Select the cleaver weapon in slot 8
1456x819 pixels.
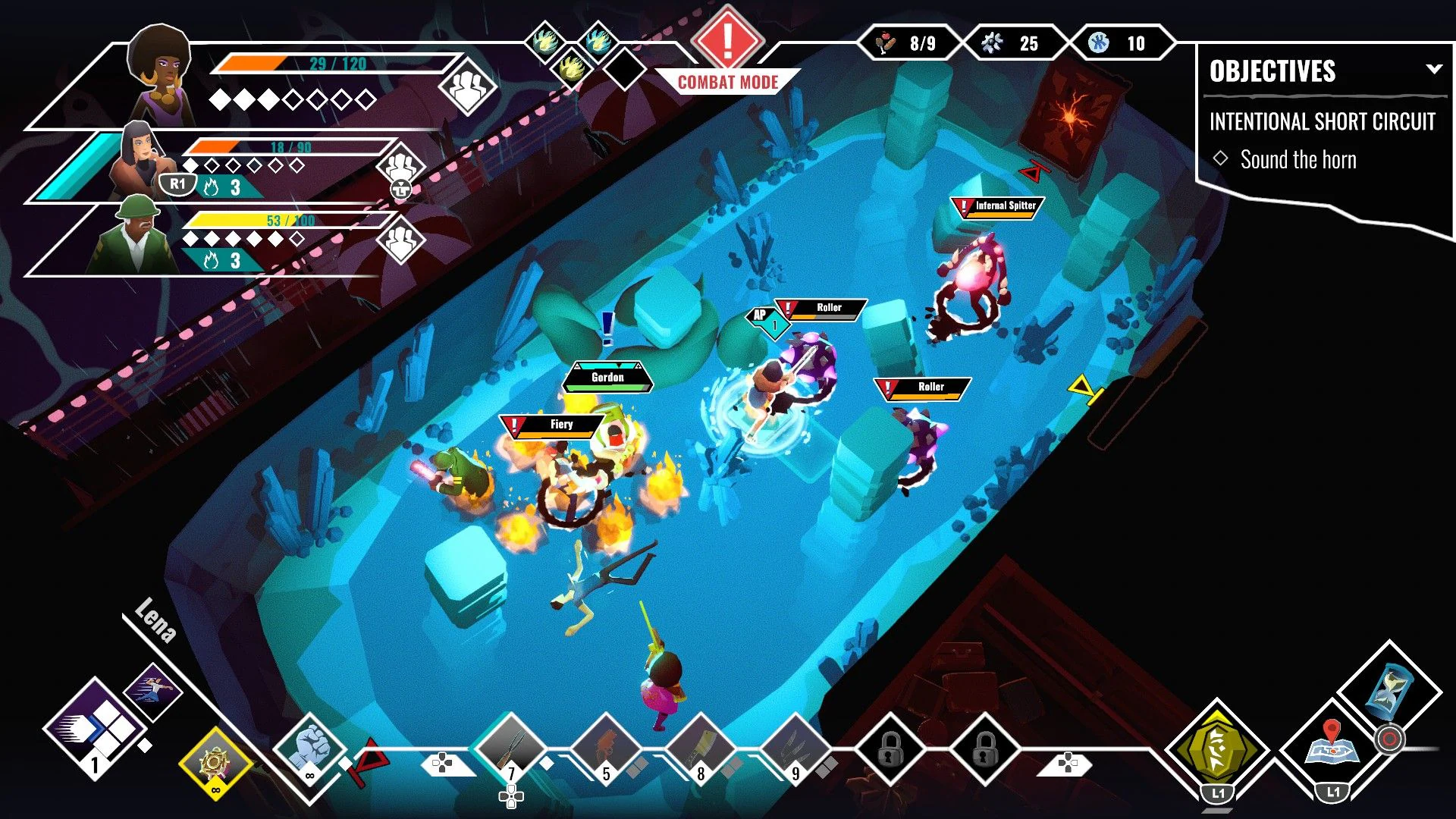click(701, 747)
